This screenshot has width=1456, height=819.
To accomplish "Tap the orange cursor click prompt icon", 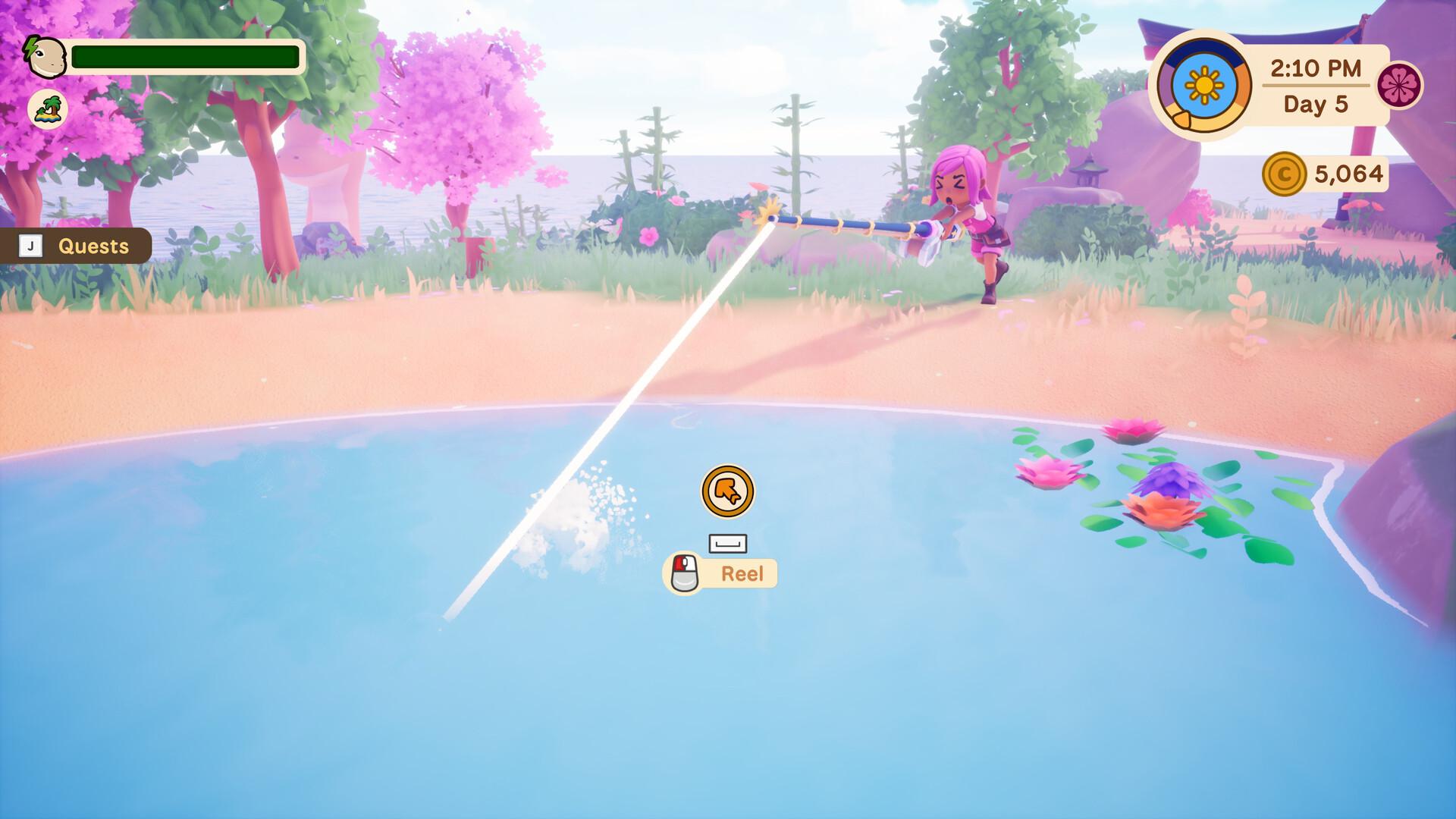I will pos(727,491).
